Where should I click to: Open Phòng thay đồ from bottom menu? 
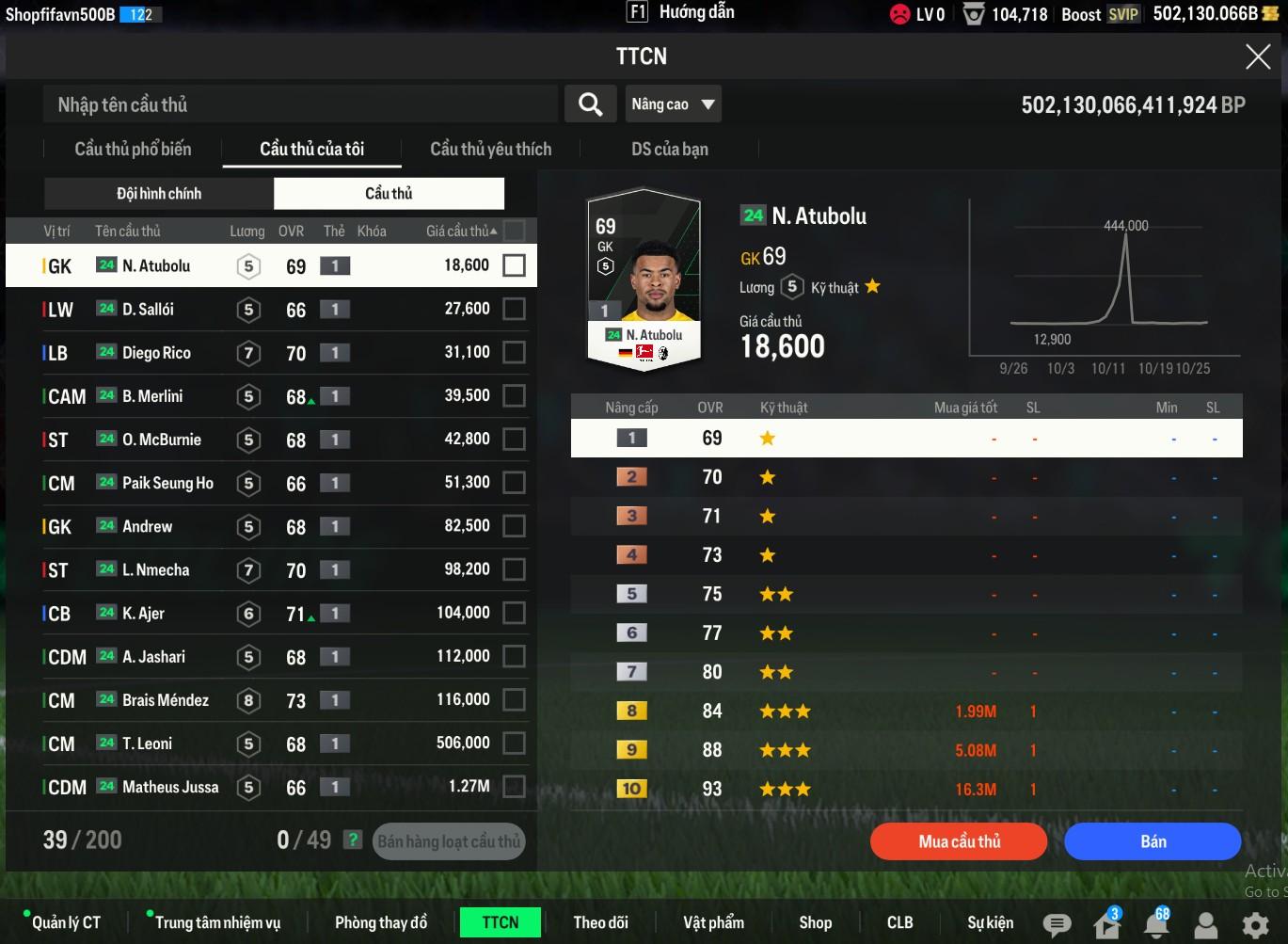pyautogui.click(x=381, y=922)
